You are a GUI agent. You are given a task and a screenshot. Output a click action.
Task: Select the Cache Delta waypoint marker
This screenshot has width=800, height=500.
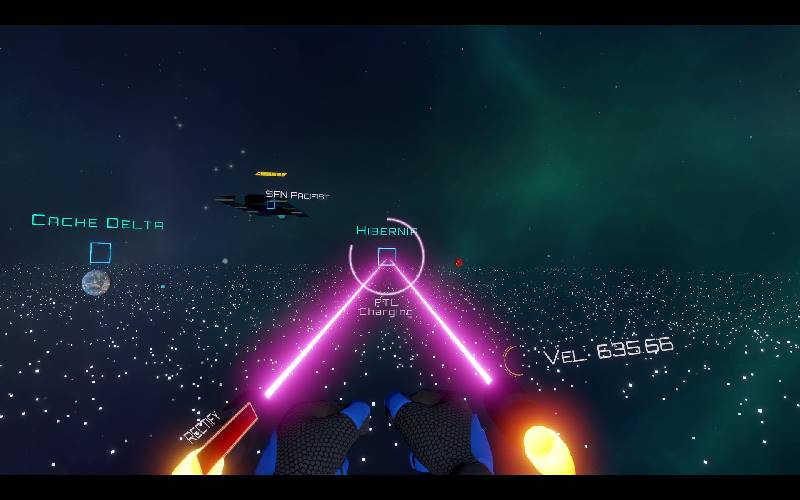coord(100,253)
